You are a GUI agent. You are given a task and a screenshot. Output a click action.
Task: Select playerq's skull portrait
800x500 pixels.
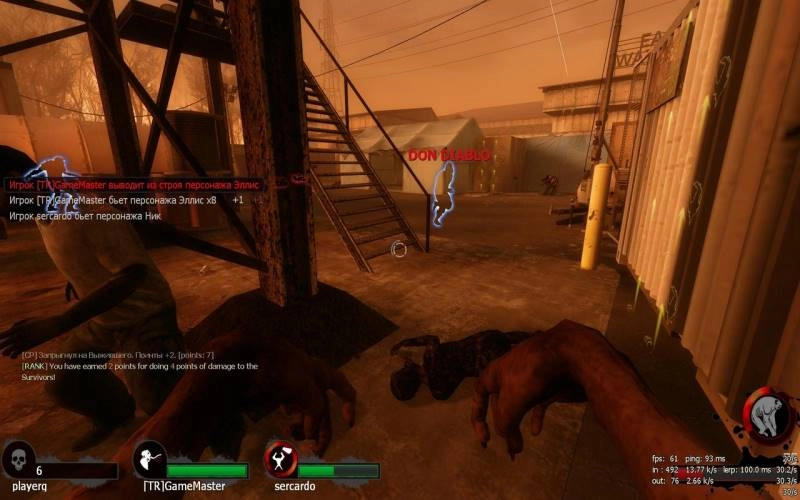pyautogui.click(x=18, y=460)
